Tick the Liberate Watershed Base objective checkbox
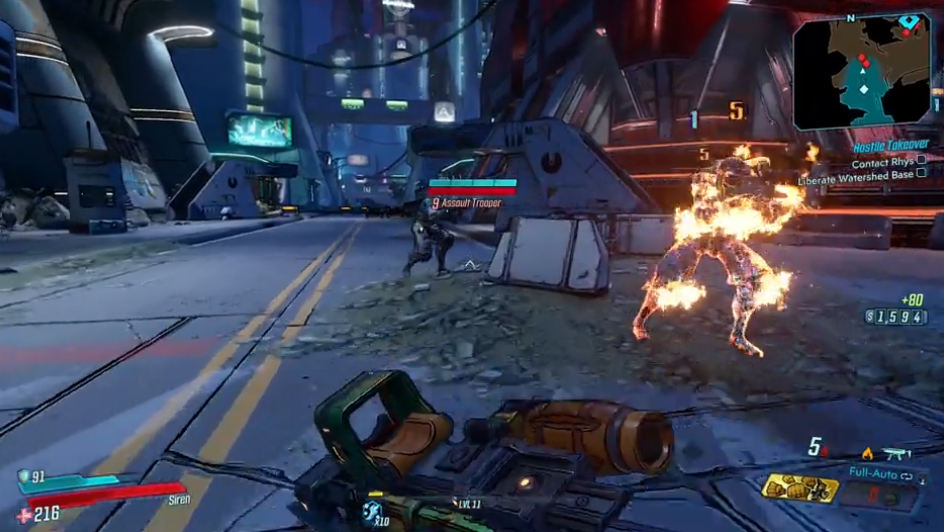Image resolution: width=944 pixels, height=532 pixels. coord(921,174)
